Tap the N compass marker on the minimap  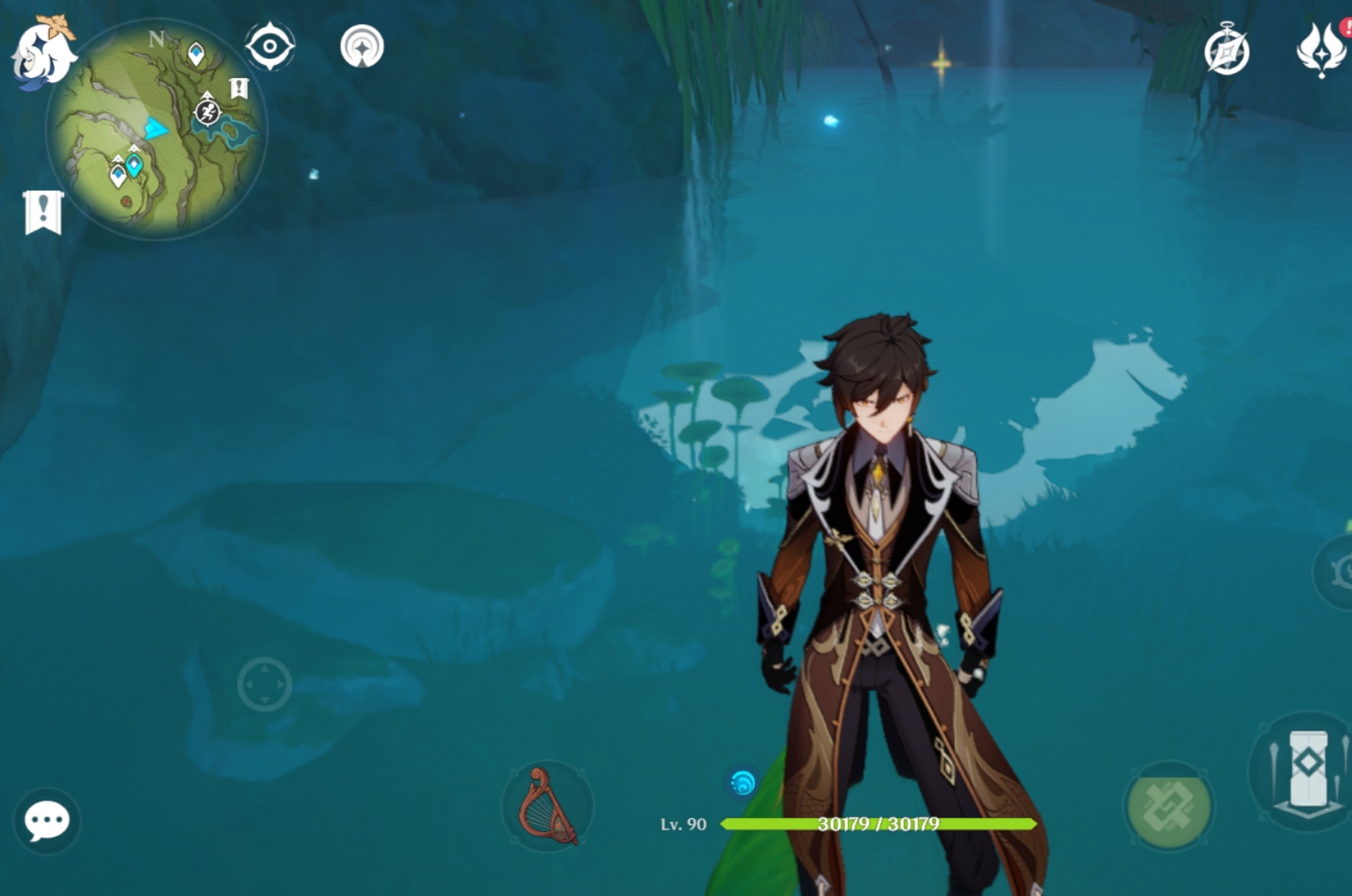pos(156,37)
